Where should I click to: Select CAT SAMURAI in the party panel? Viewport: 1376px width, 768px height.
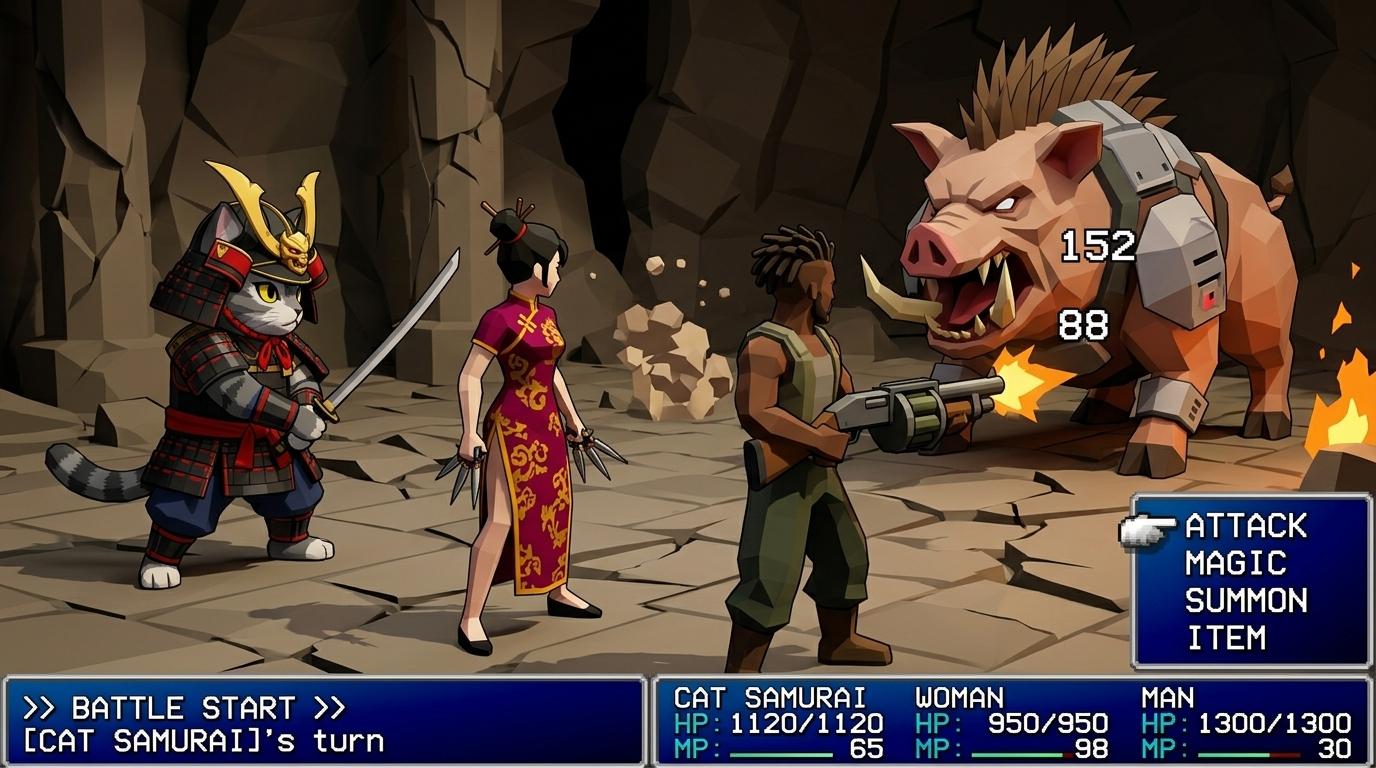click(769, 698)
